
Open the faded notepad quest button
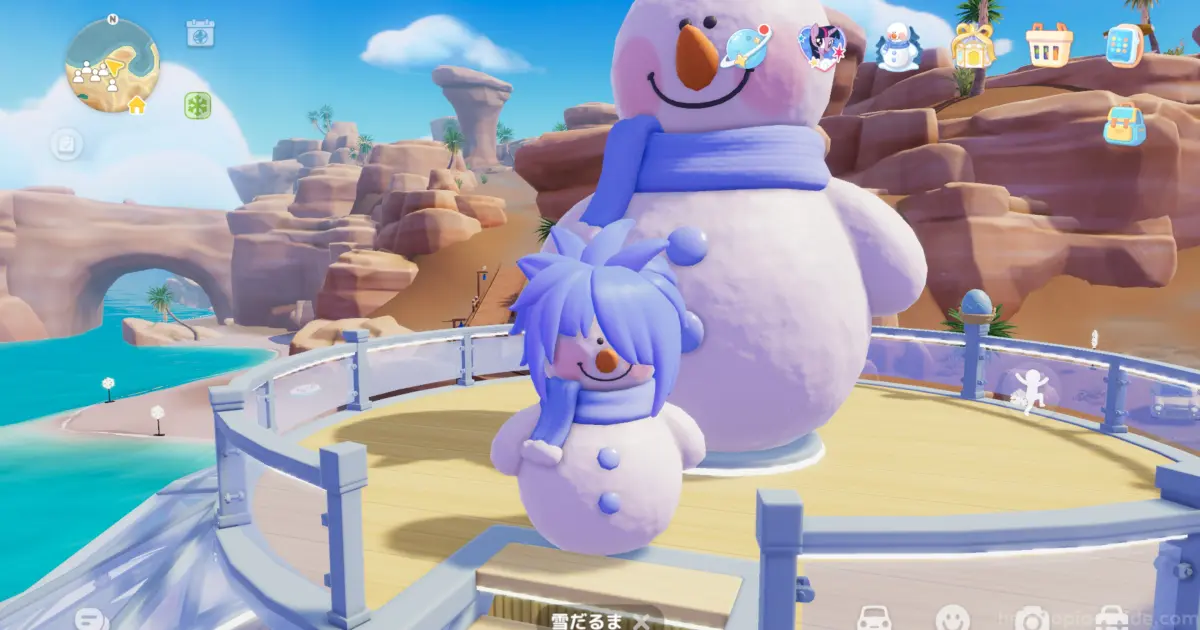tap(66, 145)
